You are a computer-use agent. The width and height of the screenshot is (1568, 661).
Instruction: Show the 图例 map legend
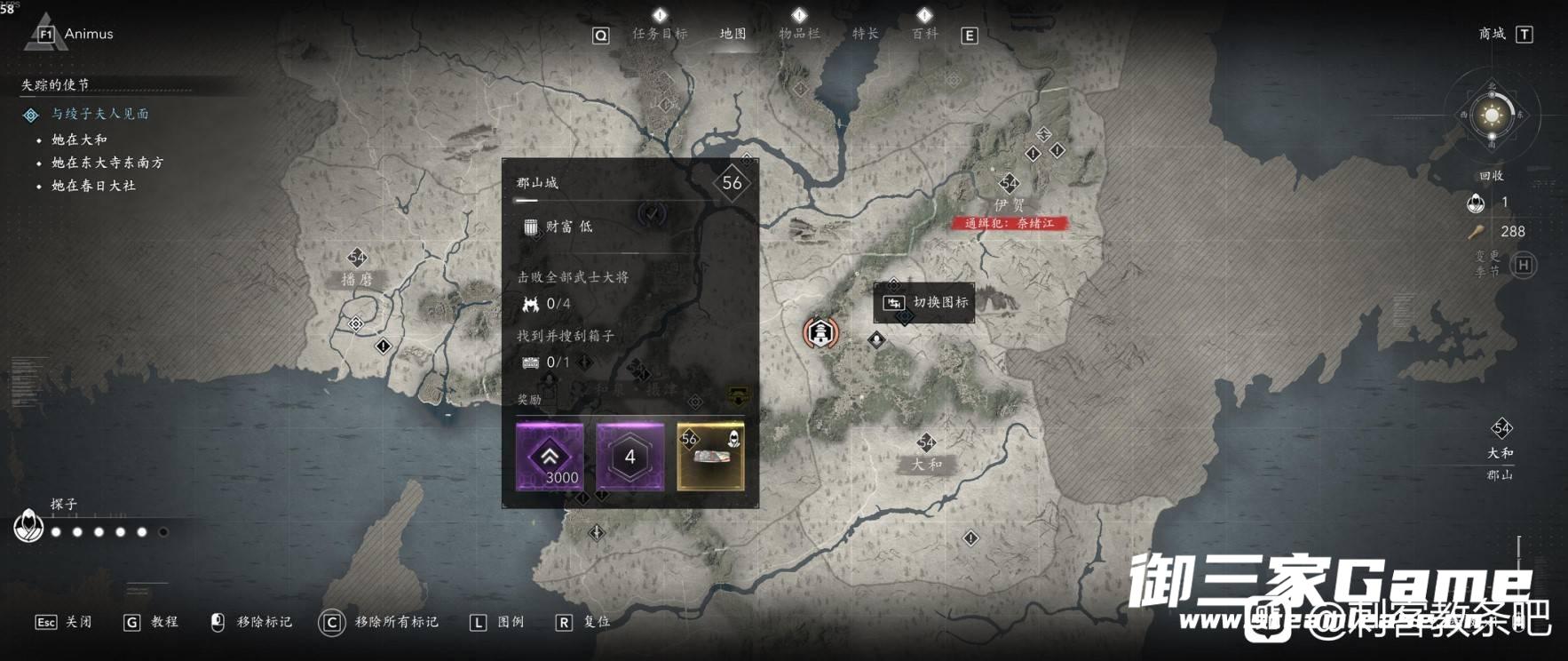pyautogui.click(x=498, y=622)
